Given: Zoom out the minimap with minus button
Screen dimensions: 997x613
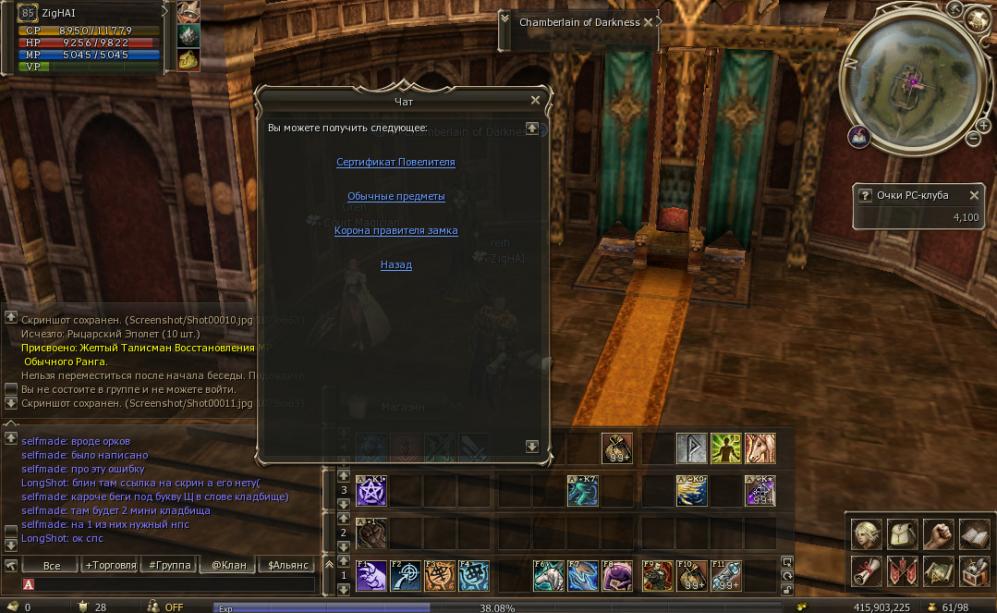Looking at the screenshot, I should coord(972,138).
